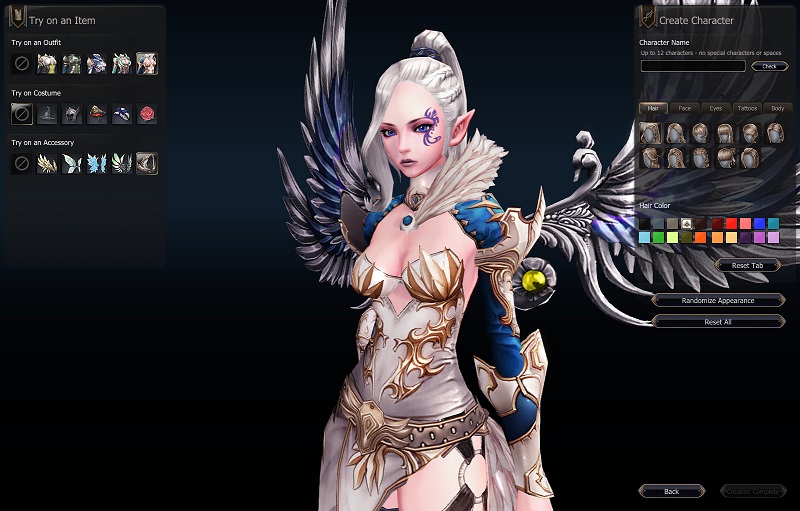Image resolution: width=800 pixels, height=511 pixels.
Task: Go Back to the previous screen
Action: click(671, 491)
